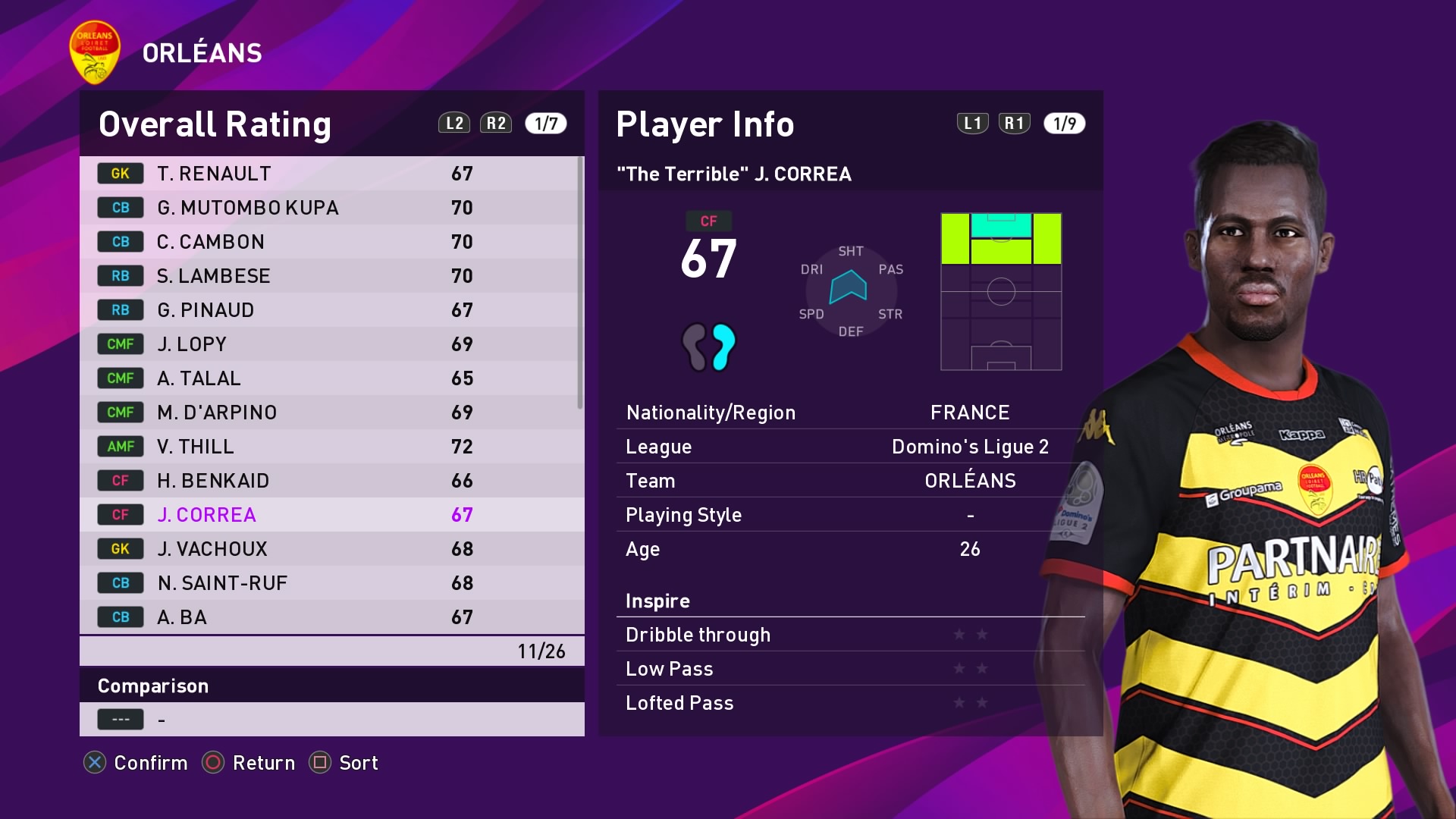Viewport: 1456px width, 819px height.
Task: Select C. Cambon from the squad list
Action: 331,242
